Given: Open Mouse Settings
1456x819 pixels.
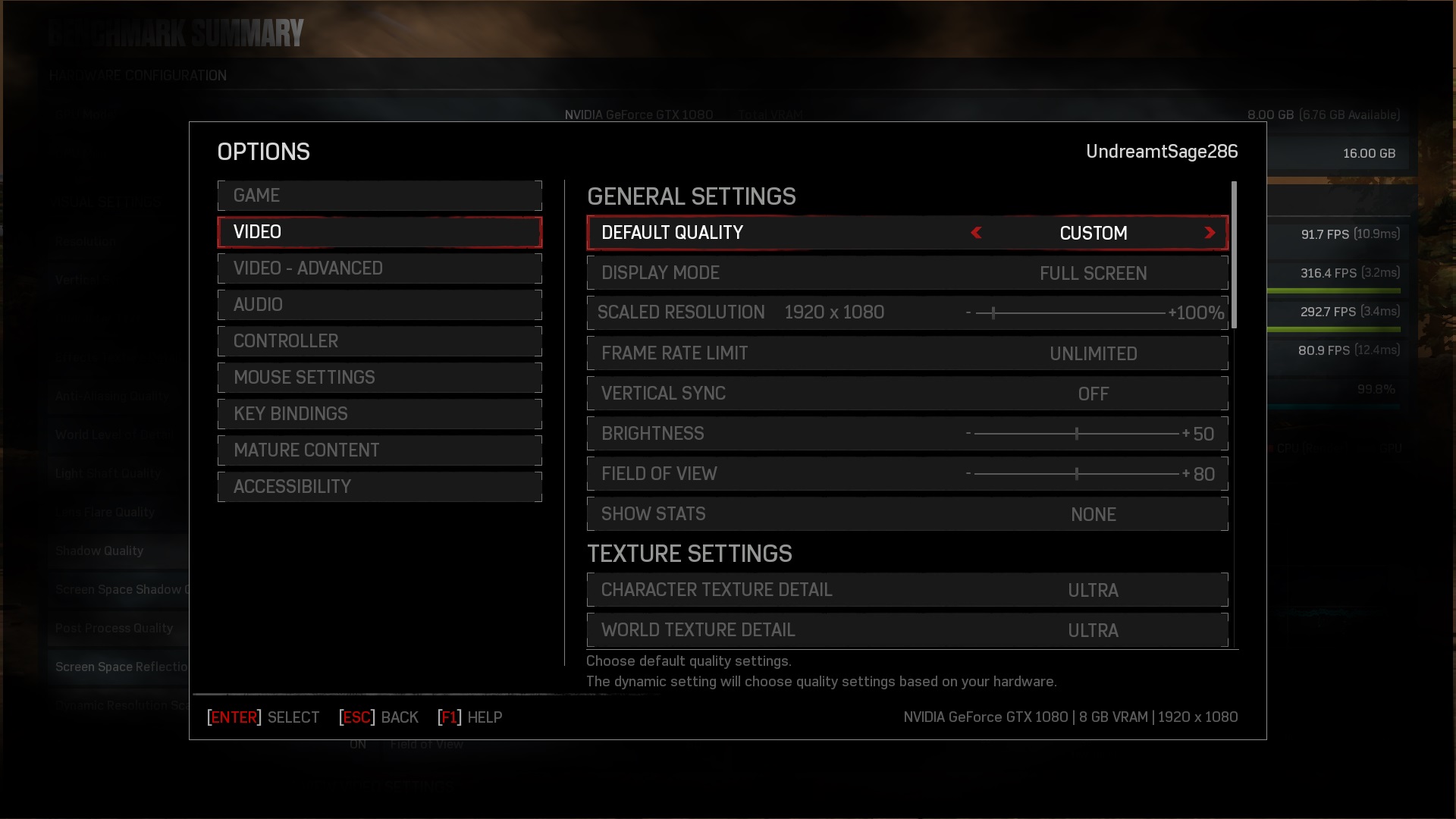Looking at the screenshot, I should coord(379,378).
